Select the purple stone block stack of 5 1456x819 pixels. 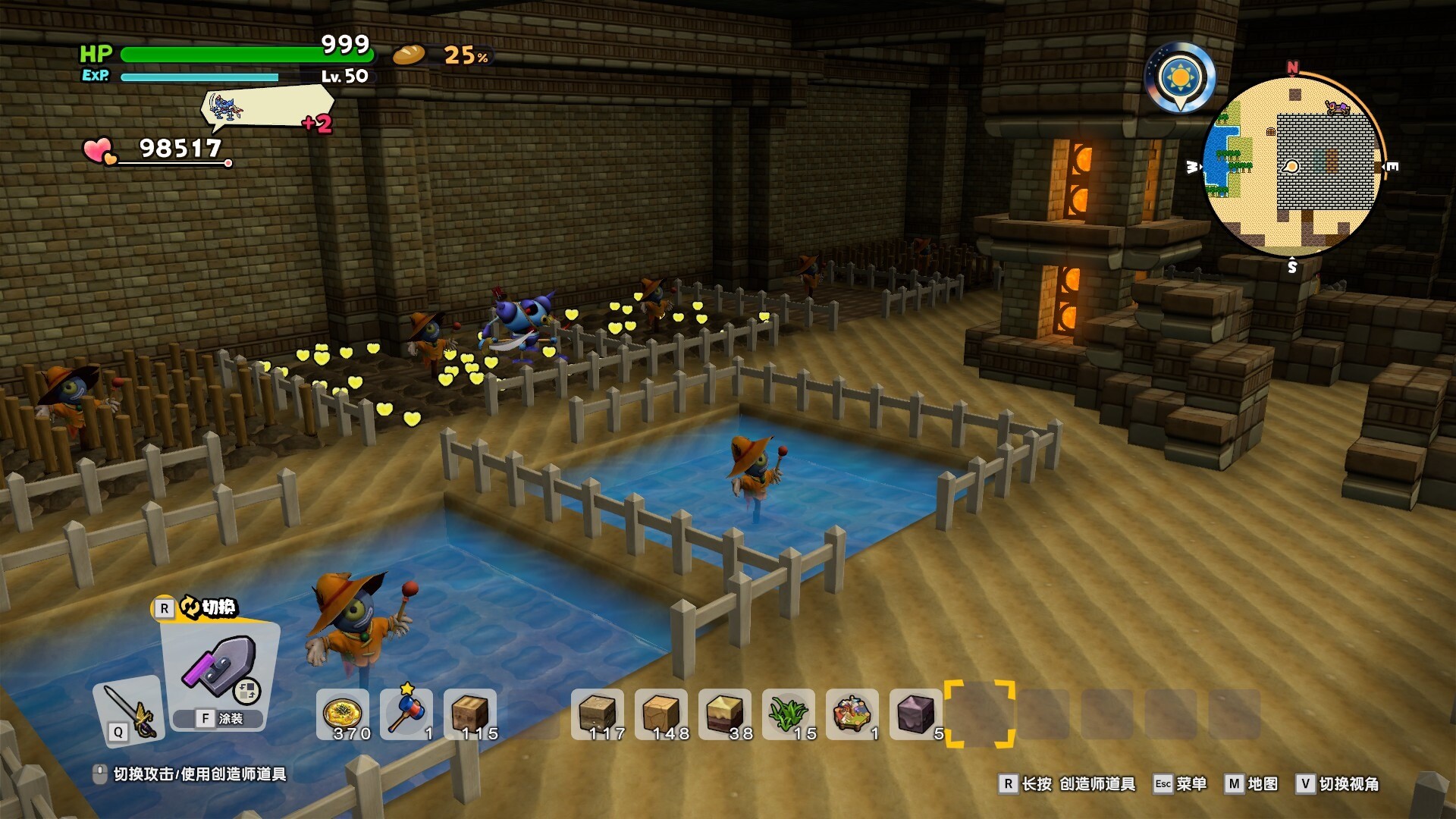pos(916,714)
